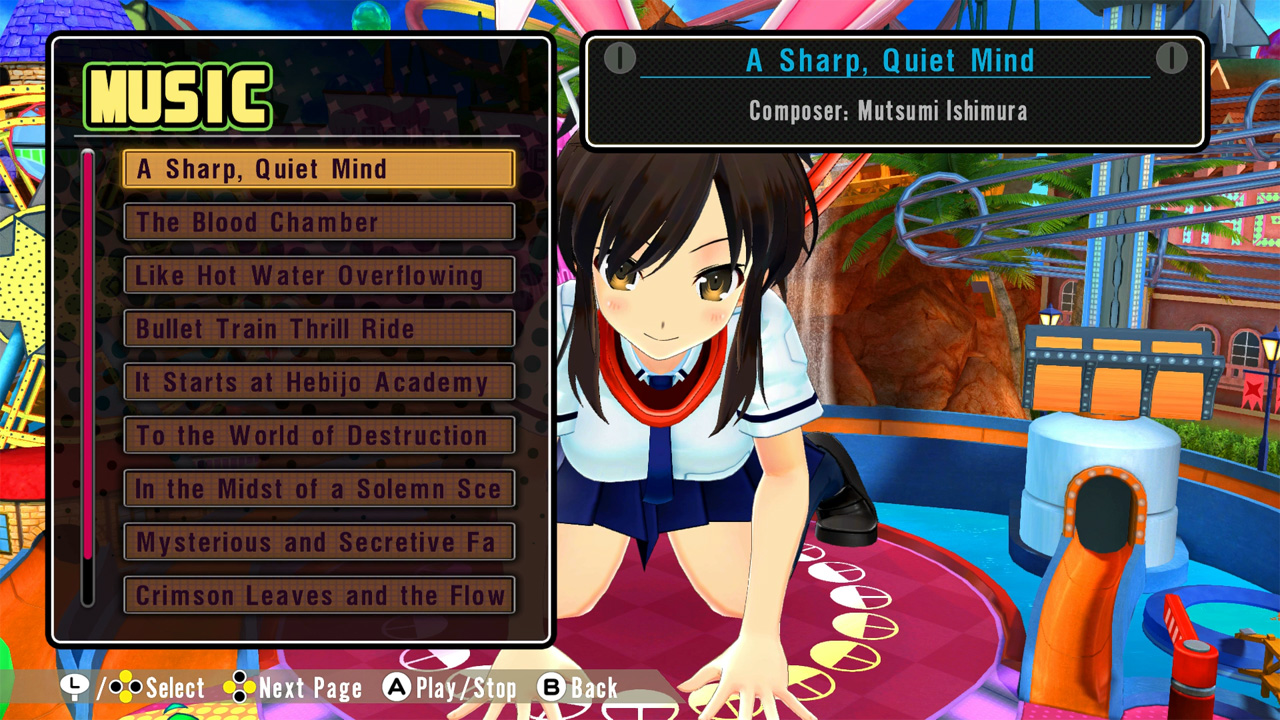1280x720 pixels.
Task: Open Crimson Leaves and the Flow track
Action: [x=318, y=595]
